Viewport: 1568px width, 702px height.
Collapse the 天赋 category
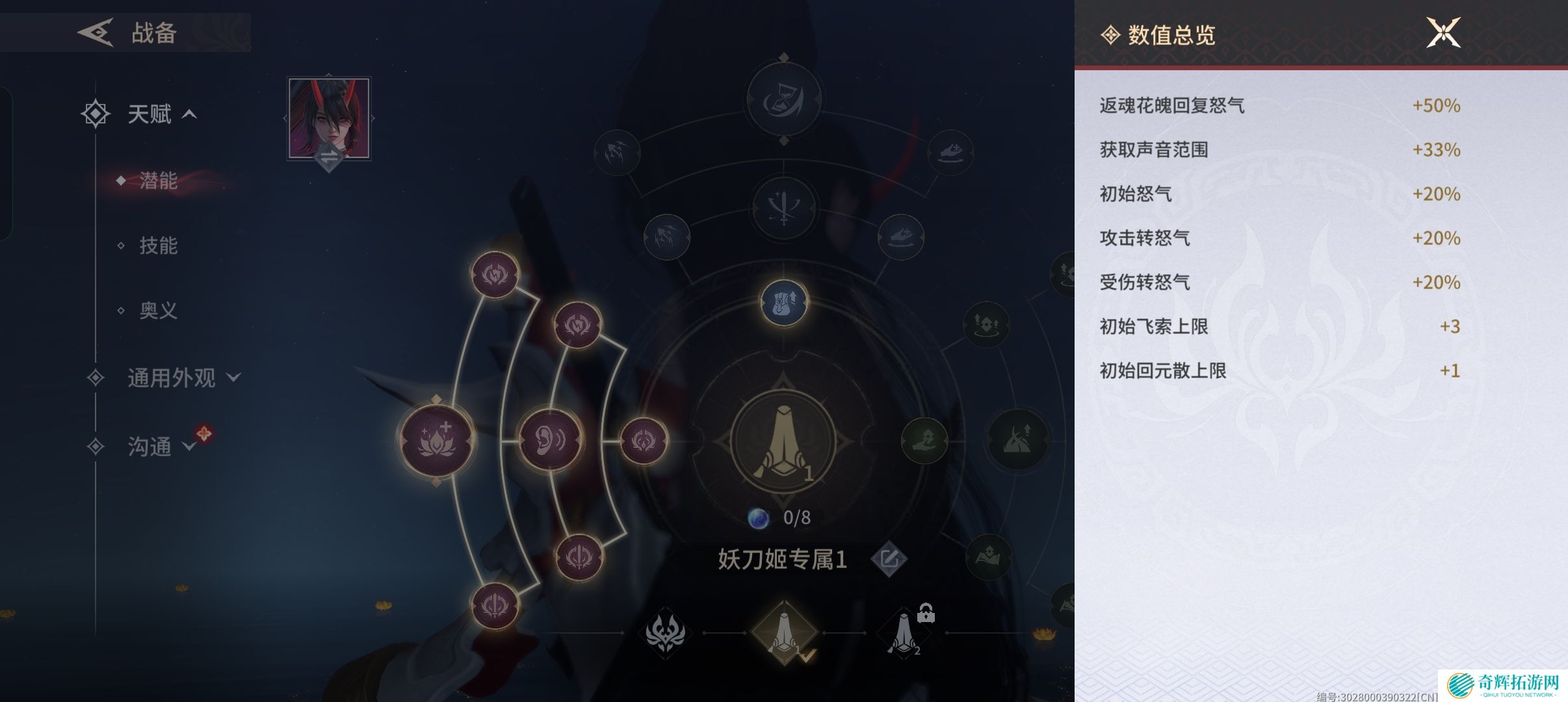189,114
